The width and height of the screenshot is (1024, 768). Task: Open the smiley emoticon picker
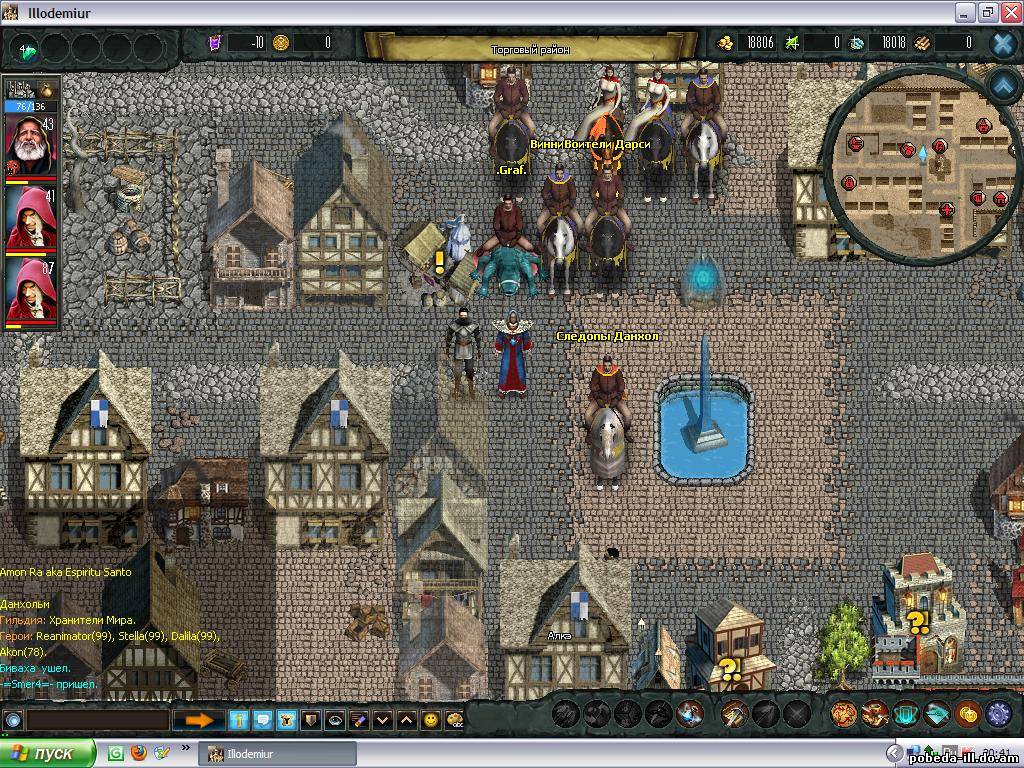[x=431, y=719]
